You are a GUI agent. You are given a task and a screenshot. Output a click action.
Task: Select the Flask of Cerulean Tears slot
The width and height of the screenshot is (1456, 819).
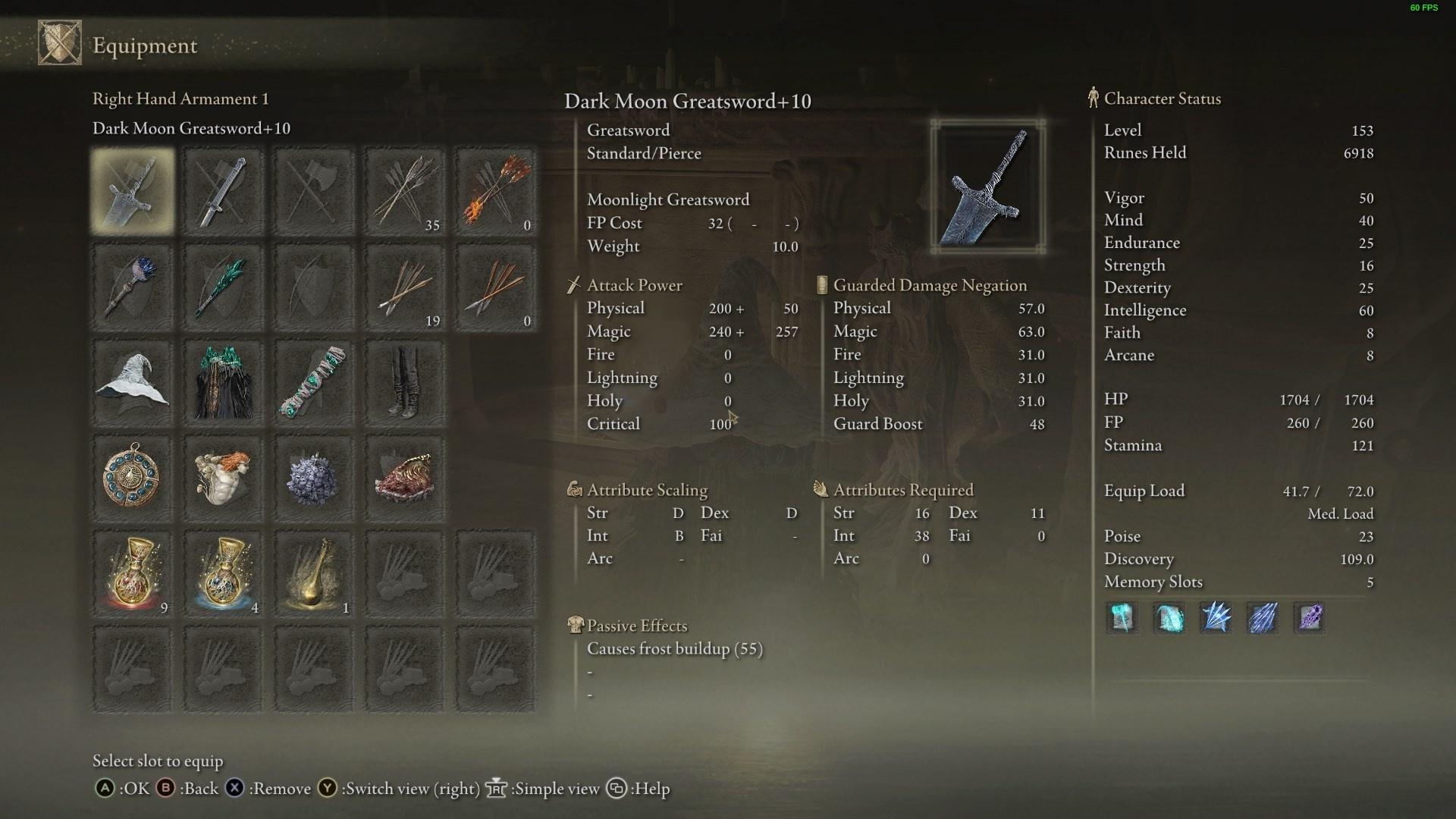coord(223,574)
